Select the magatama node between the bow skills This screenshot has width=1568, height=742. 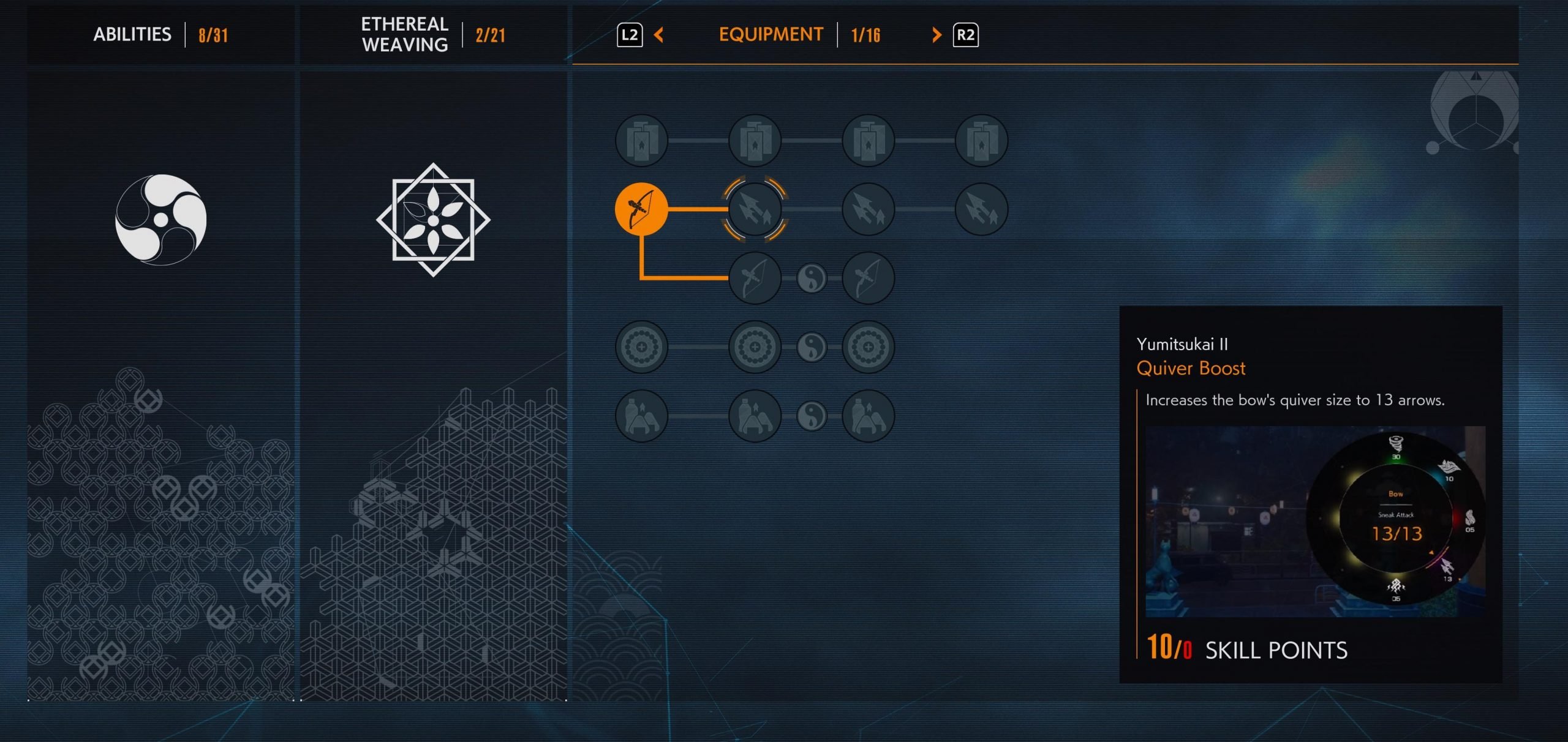[812, 279]
